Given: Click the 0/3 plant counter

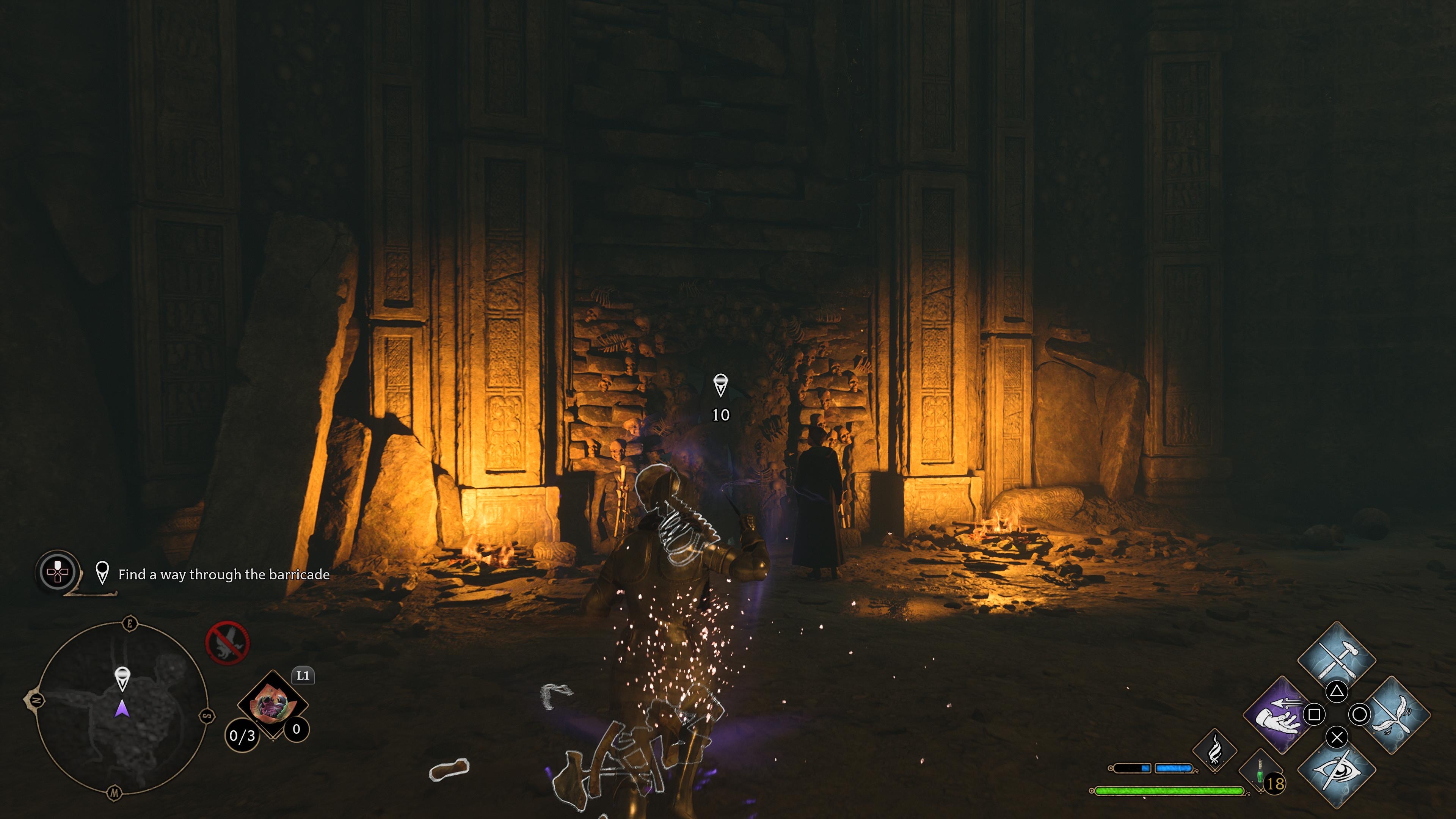Looking at the screenshot, I should [x=242, y=735].
